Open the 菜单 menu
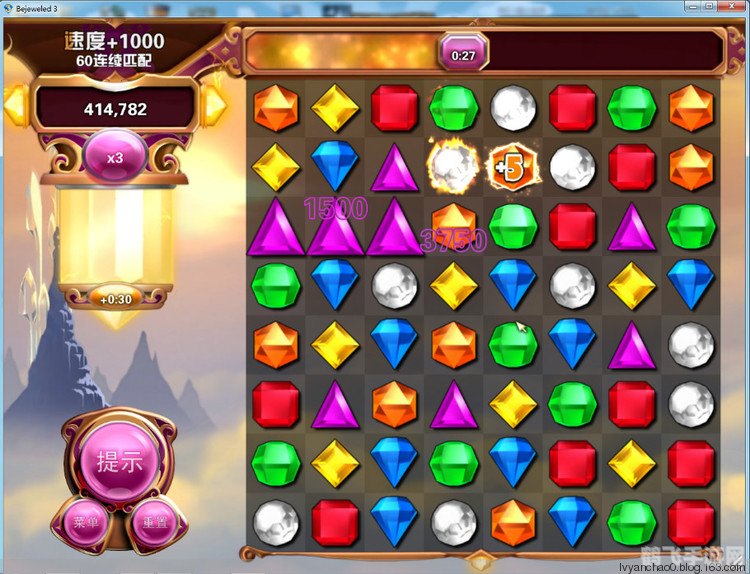The height and width of the screenshot is (574, 750). pos(85,523)
